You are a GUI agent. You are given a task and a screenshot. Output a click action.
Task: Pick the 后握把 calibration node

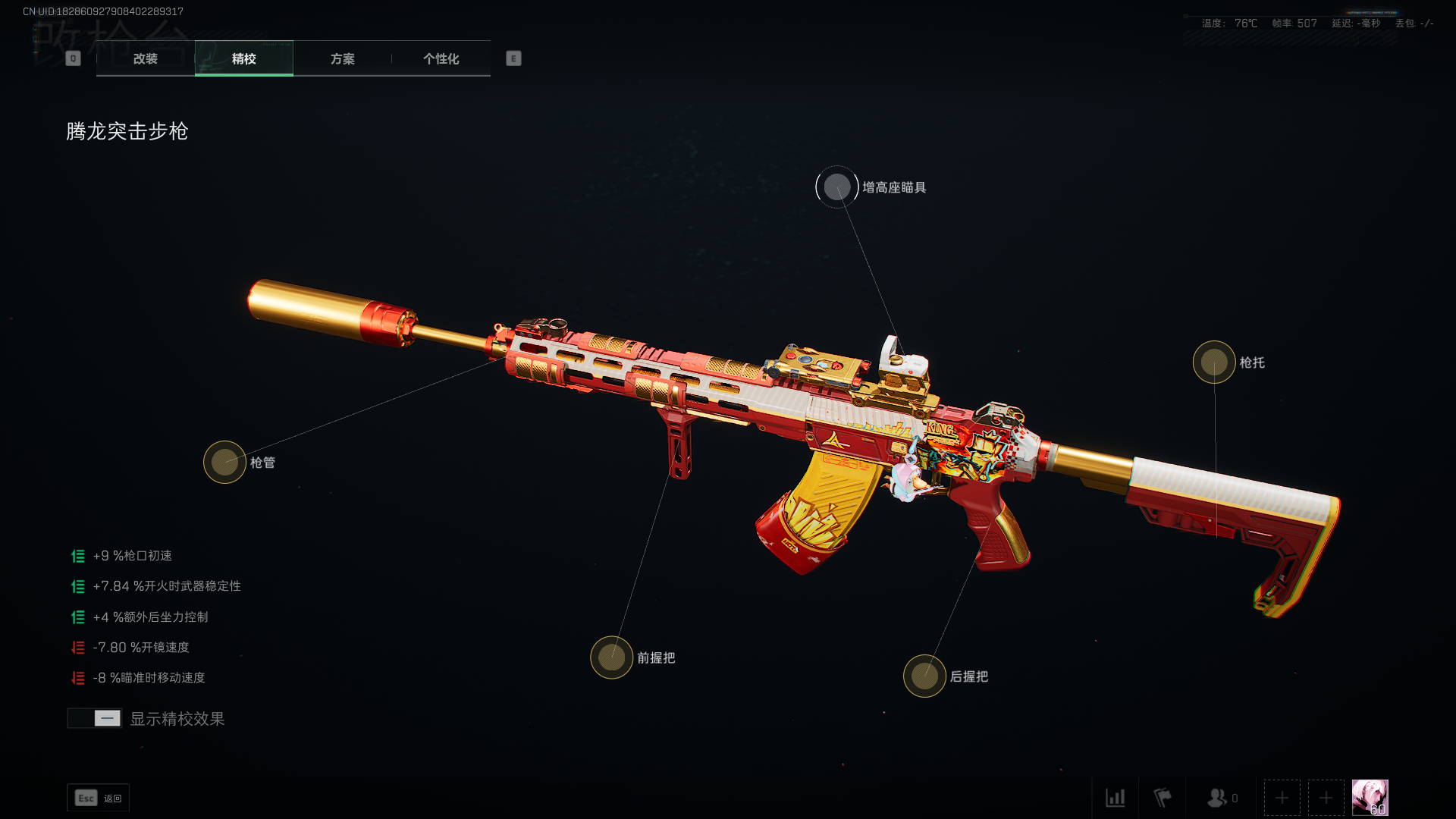tap(924, 676)
